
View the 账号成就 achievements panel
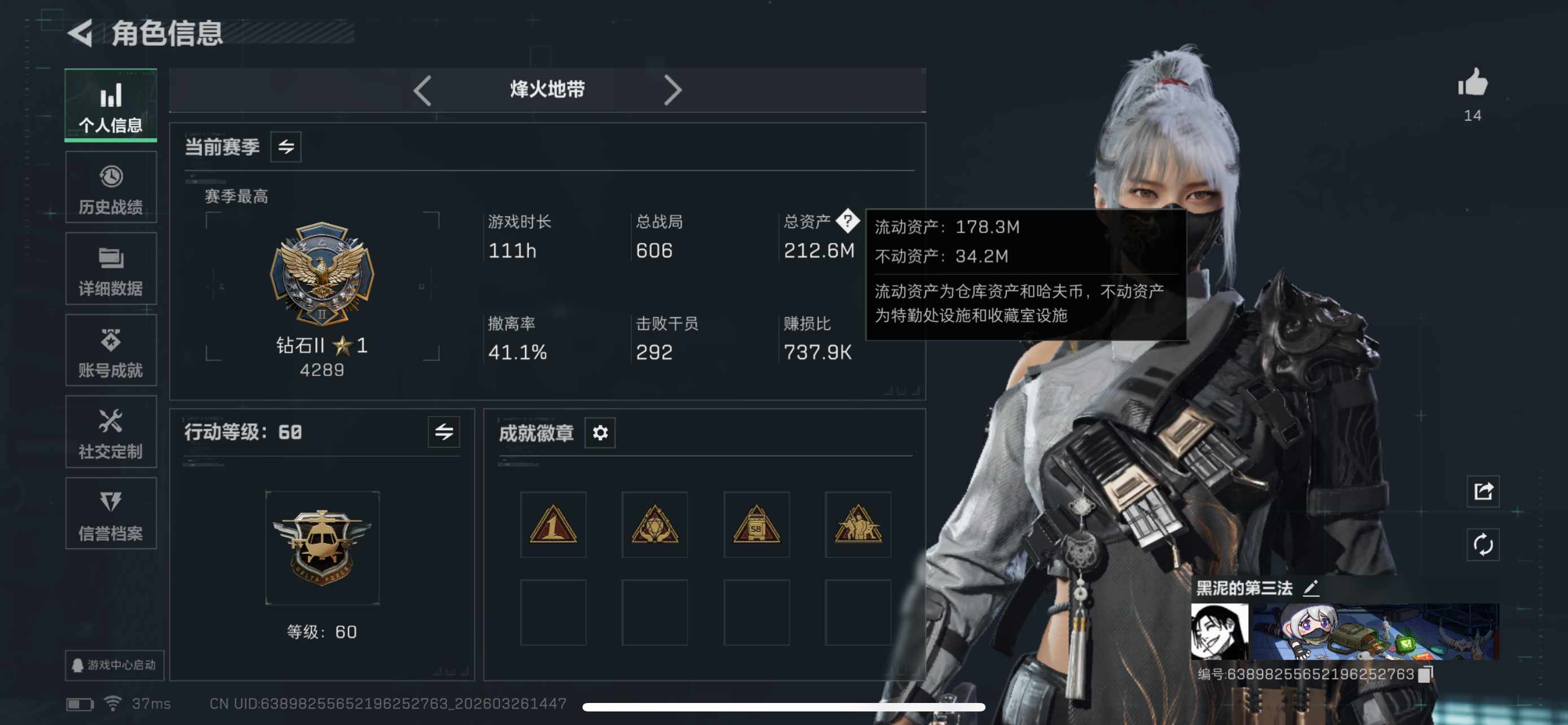click(x=111, y=350)
